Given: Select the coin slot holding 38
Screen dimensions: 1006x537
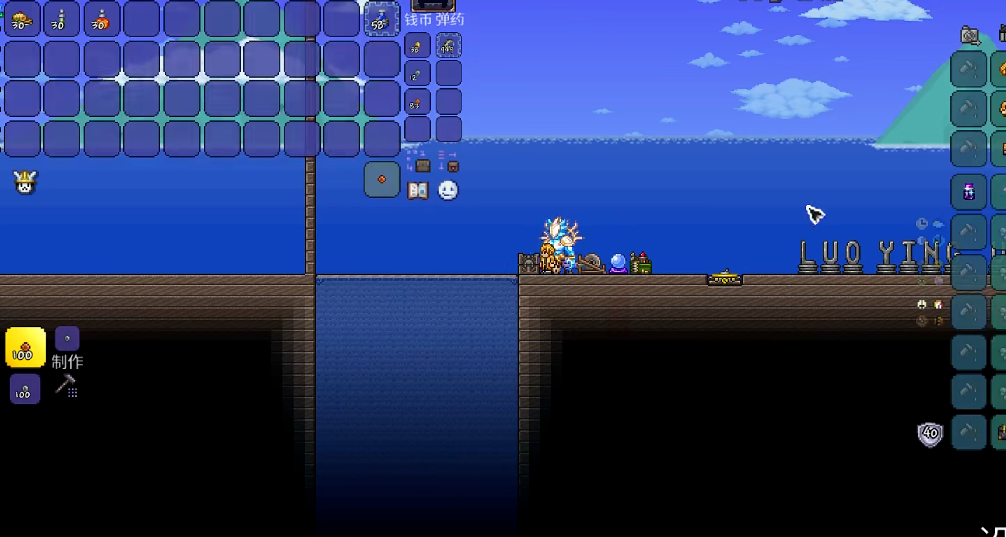Looking at the screenshot, I should point(418,45).
